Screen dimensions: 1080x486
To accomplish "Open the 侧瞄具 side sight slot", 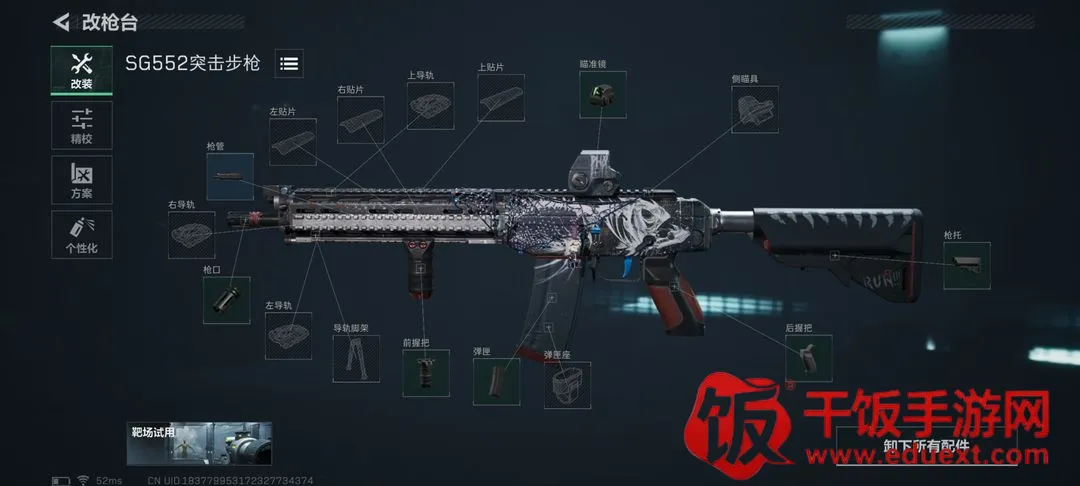I will click(755, 109).
